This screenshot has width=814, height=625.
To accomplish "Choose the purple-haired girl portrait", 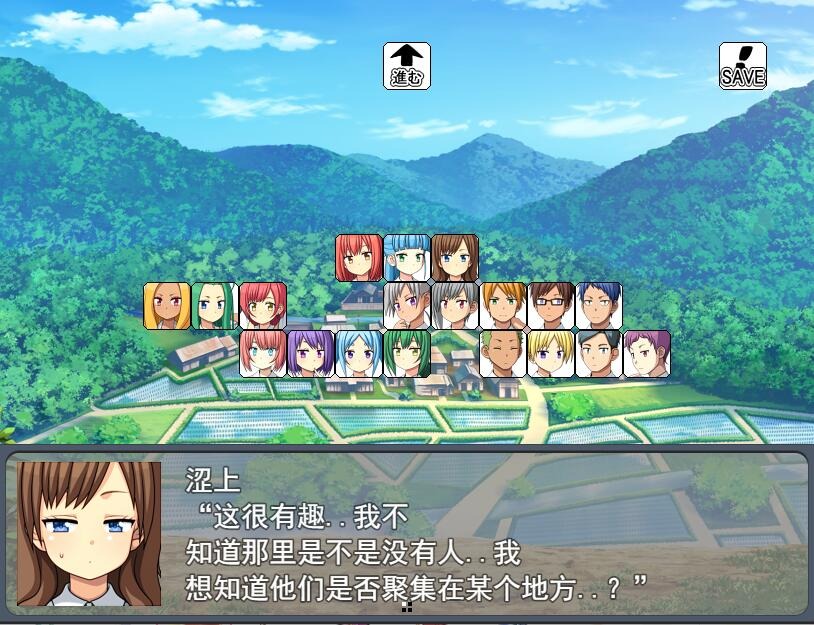I will point(311,354).
